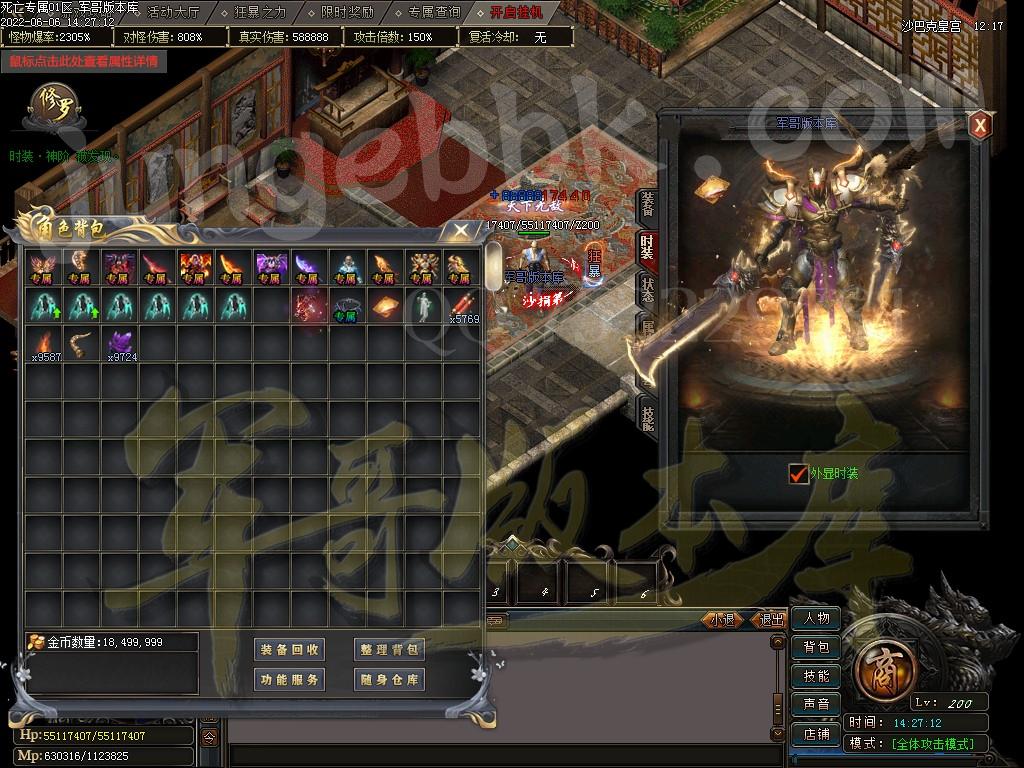The width and height of the screenshot is (1024, 768).
Task: Open 功能服务 function services
Action: [x=290, y=680]
